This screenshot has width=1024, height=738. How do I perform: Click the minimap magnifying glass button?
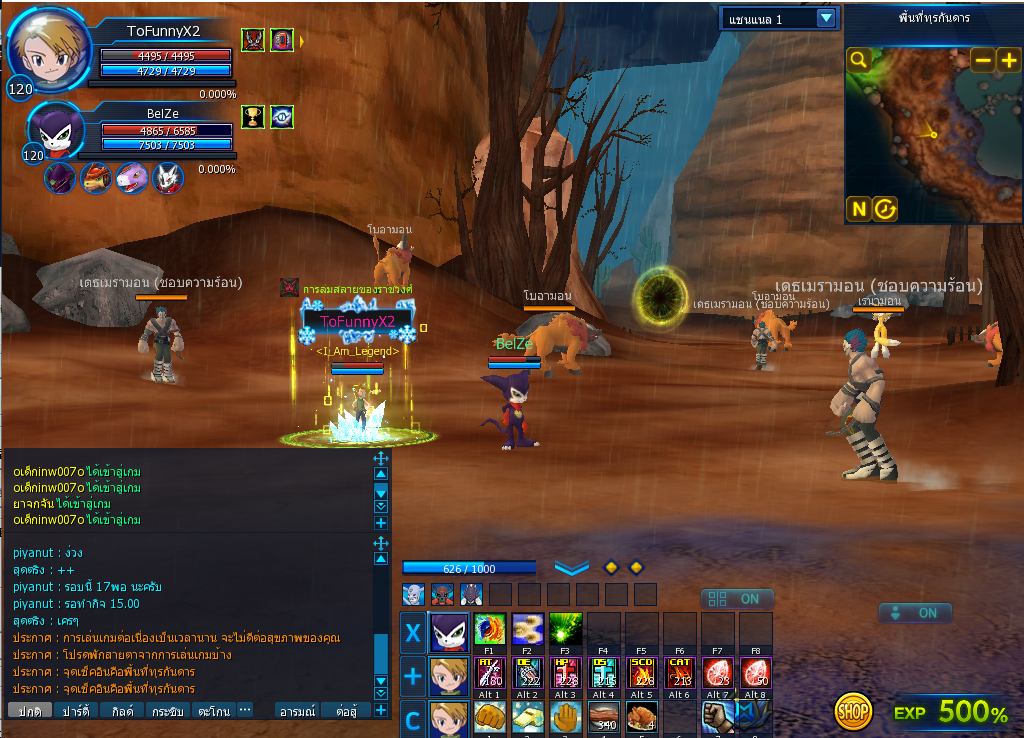pos(858,60)
